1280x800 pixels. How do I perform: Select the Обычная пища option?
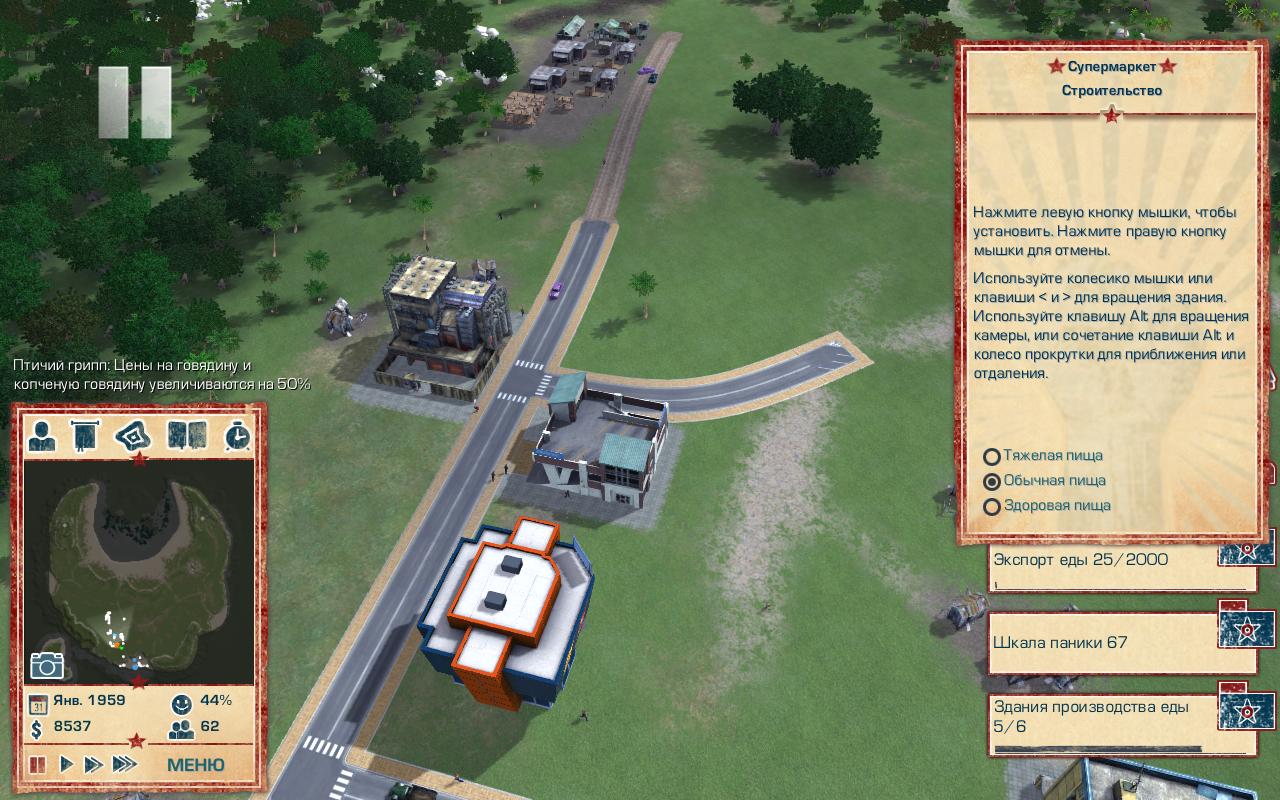(992, 481)
